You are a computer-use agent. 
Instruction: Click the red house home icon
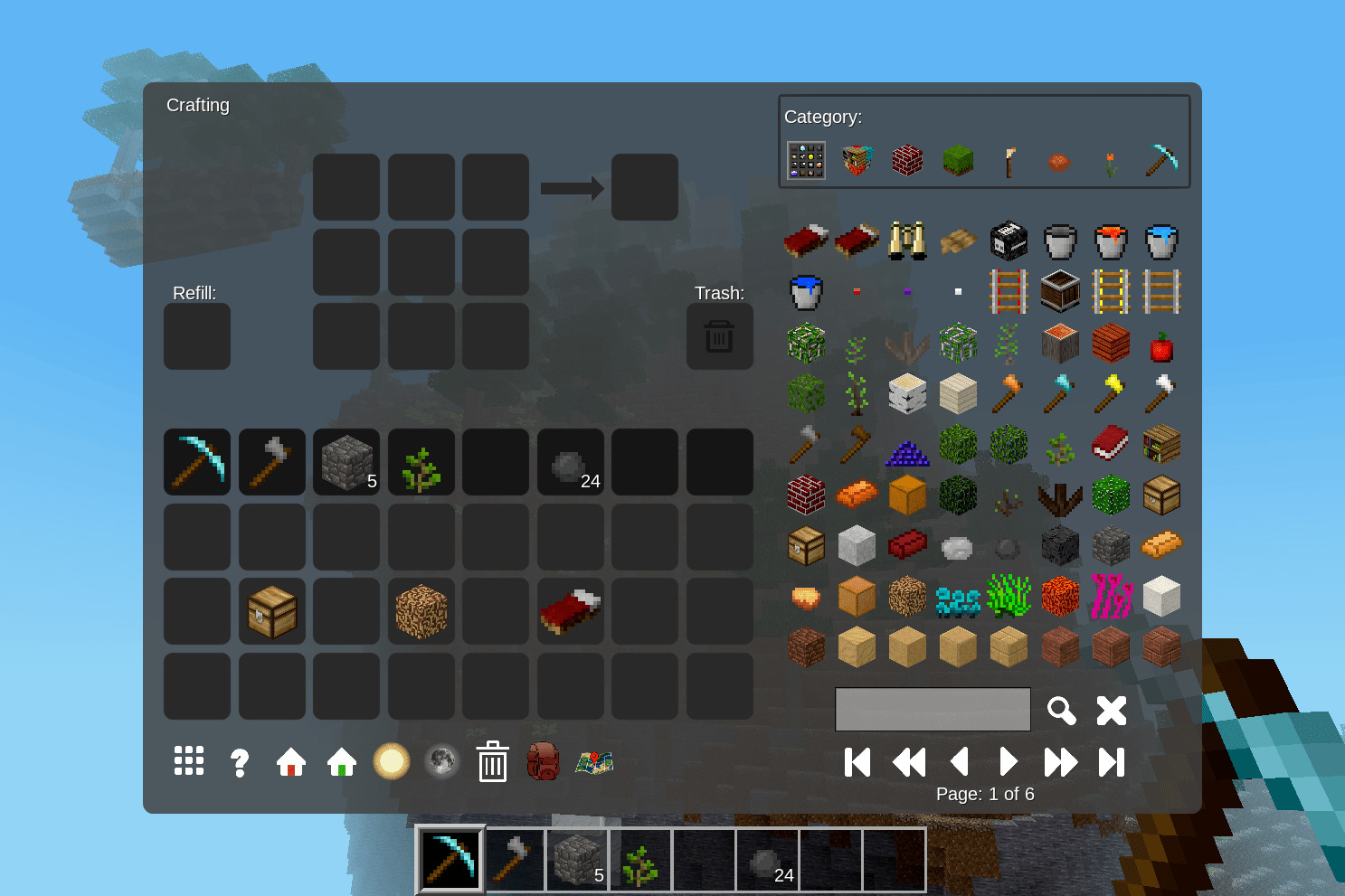click(290, 762)
